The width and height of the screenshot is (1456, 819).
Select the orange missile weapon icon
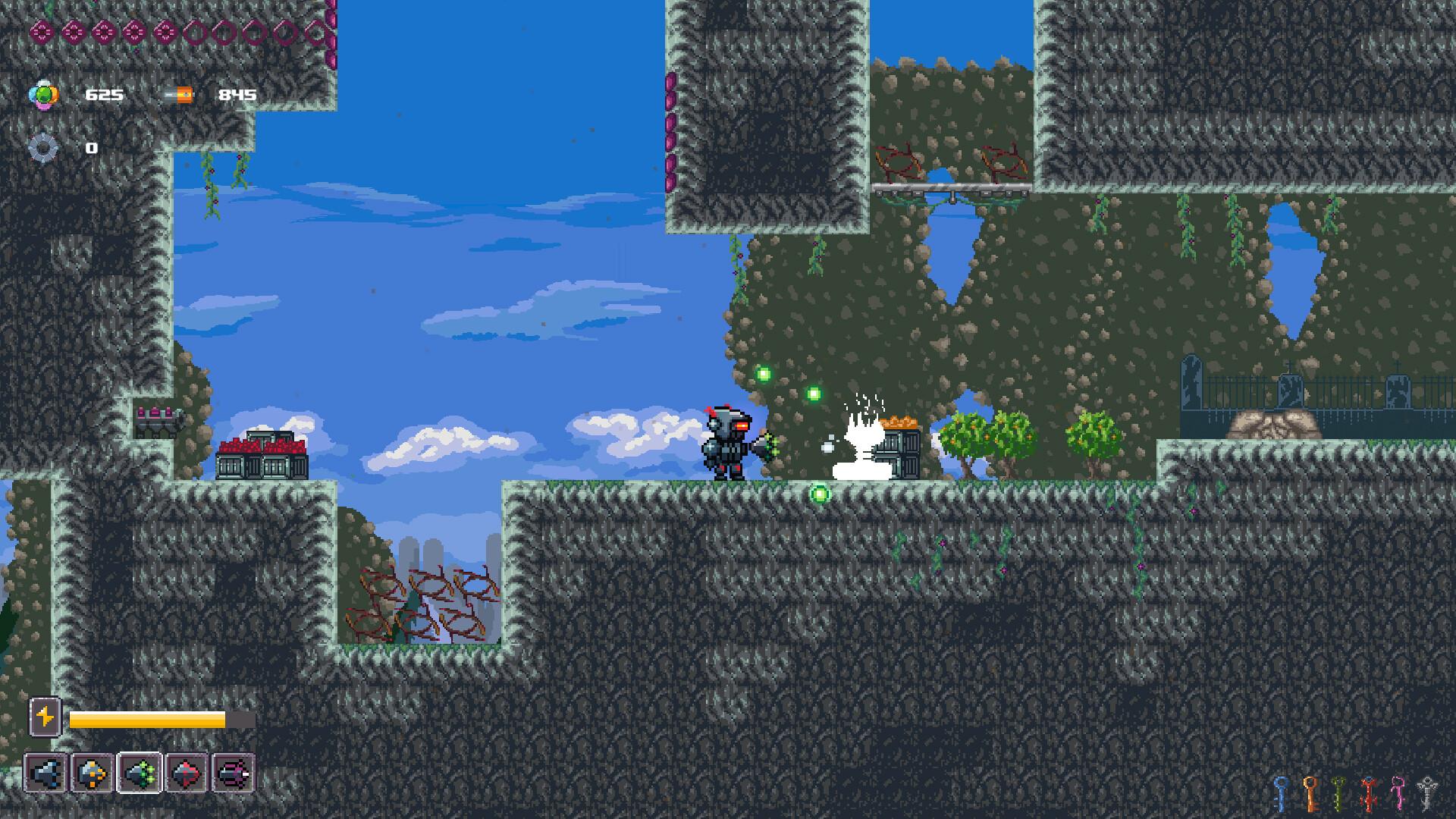click(x=93, y=772)
